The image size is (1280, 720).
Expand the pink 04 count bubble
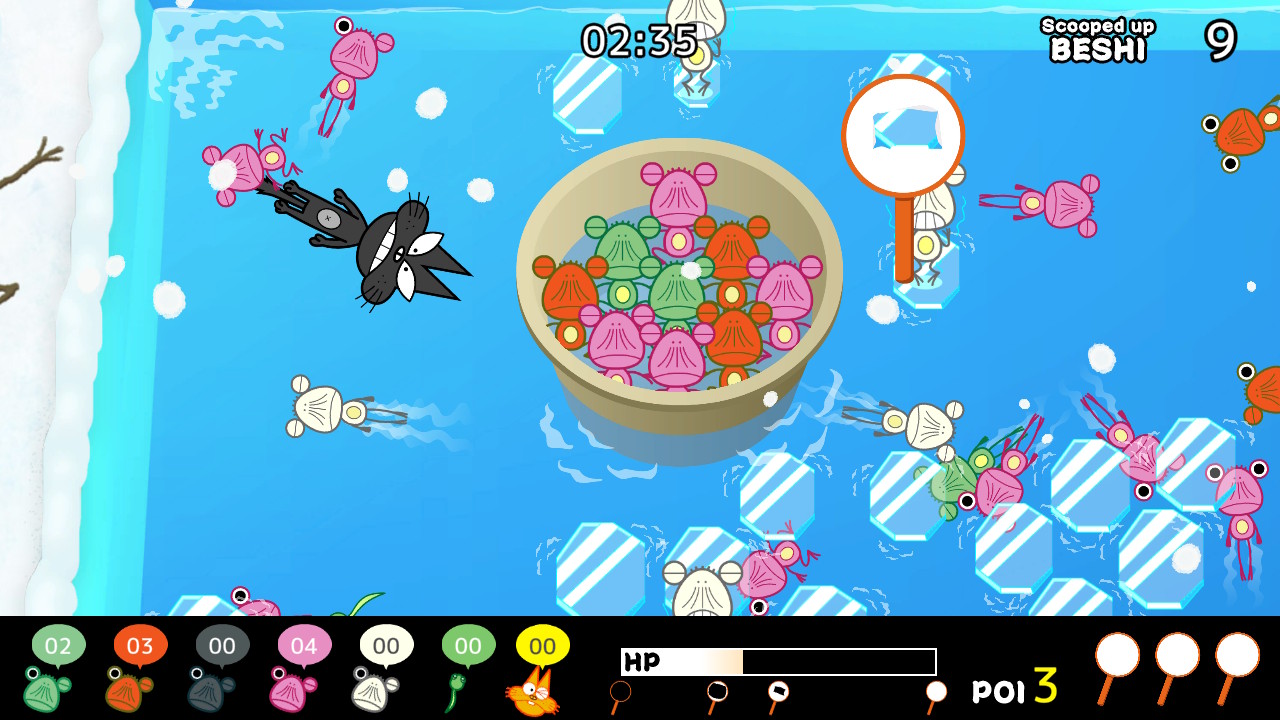[305, 646]
